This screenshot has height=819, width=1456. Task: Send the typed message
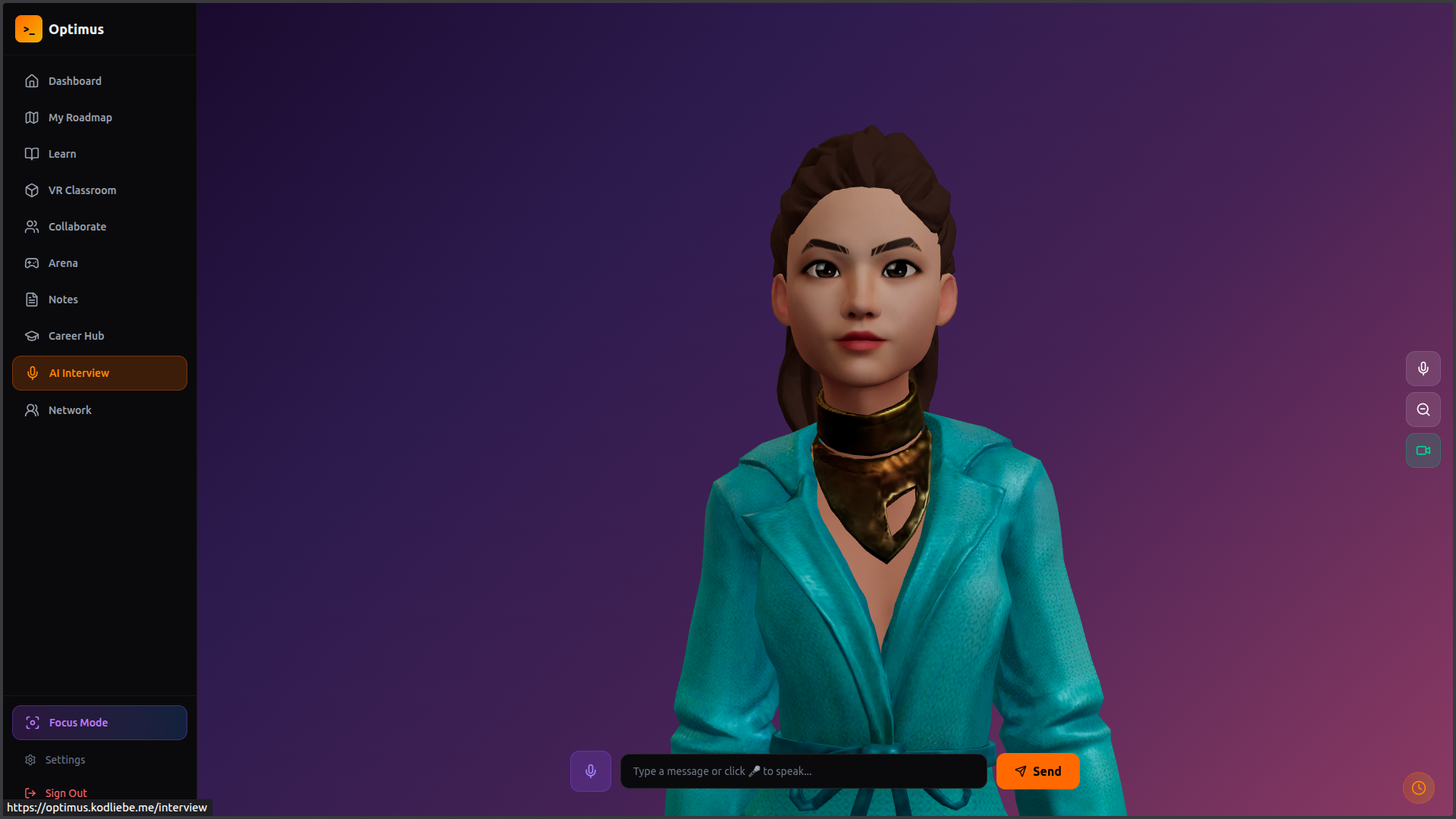click(x=1037, y=771)
